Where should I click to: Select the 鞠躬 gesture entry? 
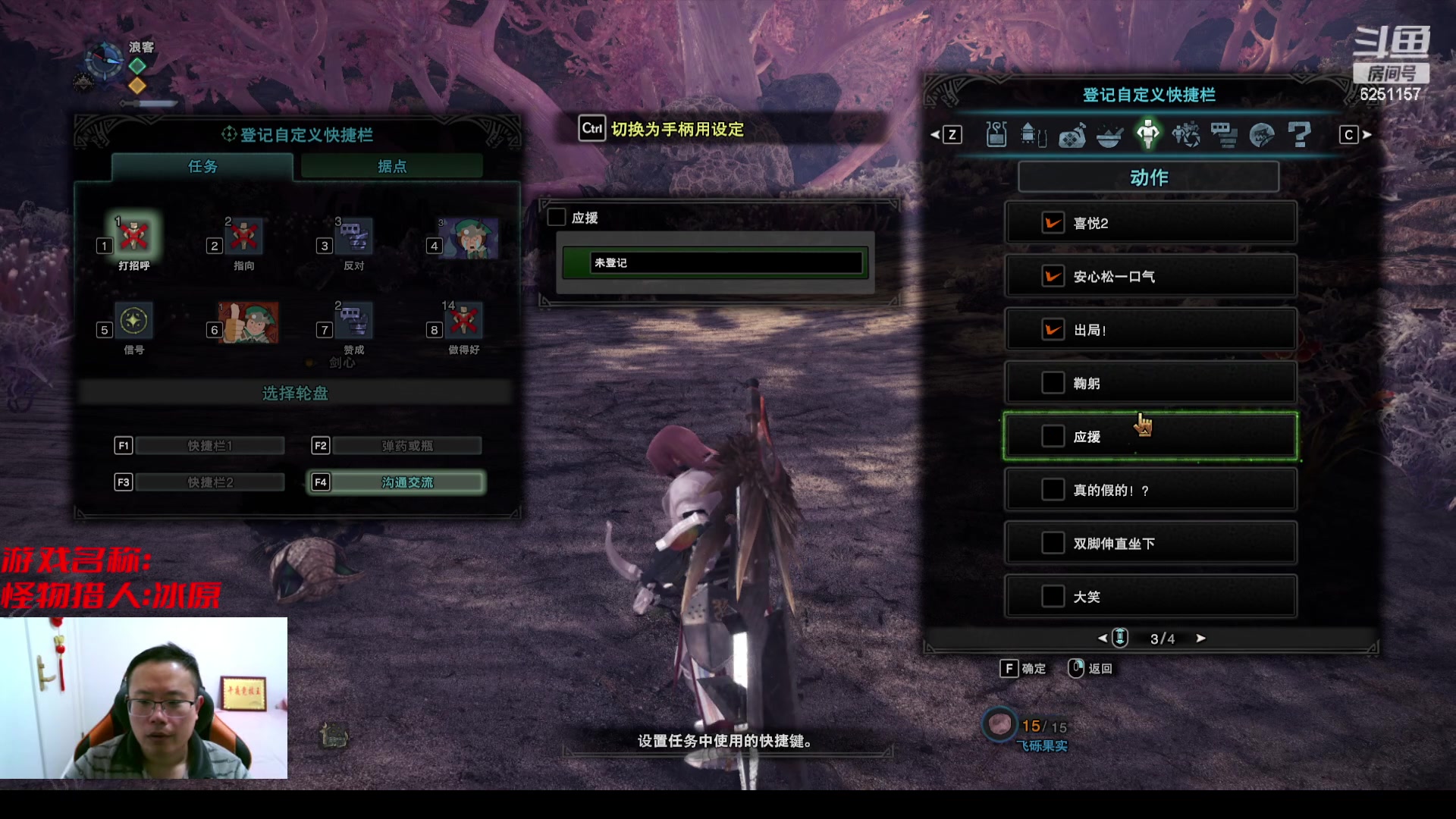[x=1150, y=383]
